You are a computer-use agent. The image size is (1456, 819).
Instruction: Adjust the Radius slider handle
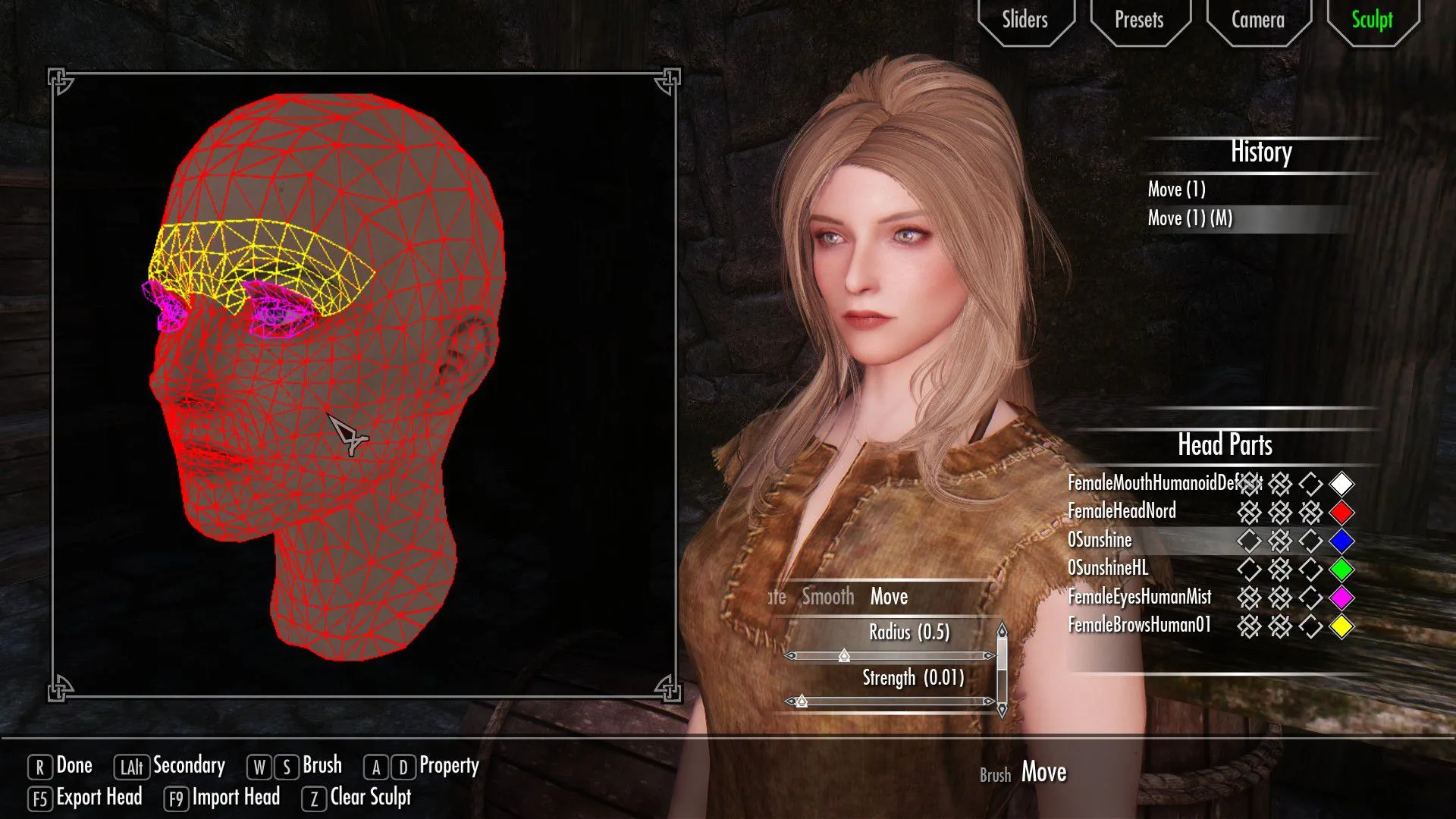pos(844,656)
